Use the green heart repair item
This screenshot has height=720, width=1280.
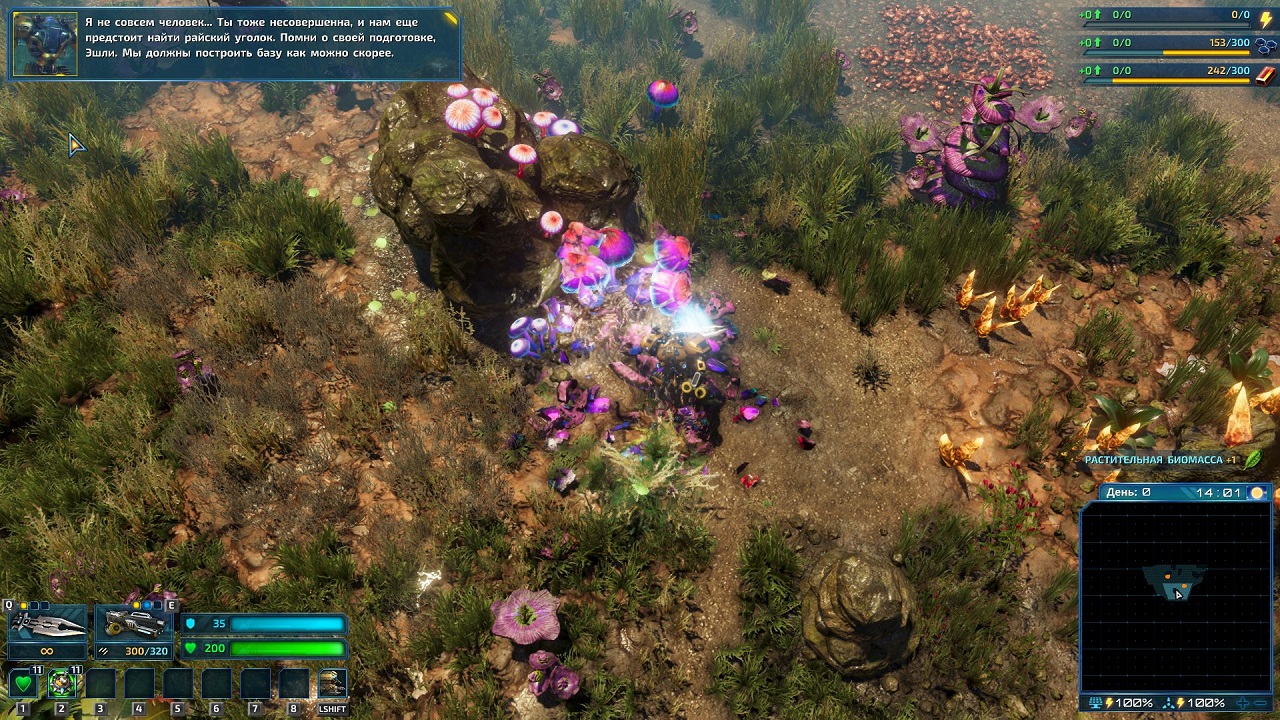(22, 684)
